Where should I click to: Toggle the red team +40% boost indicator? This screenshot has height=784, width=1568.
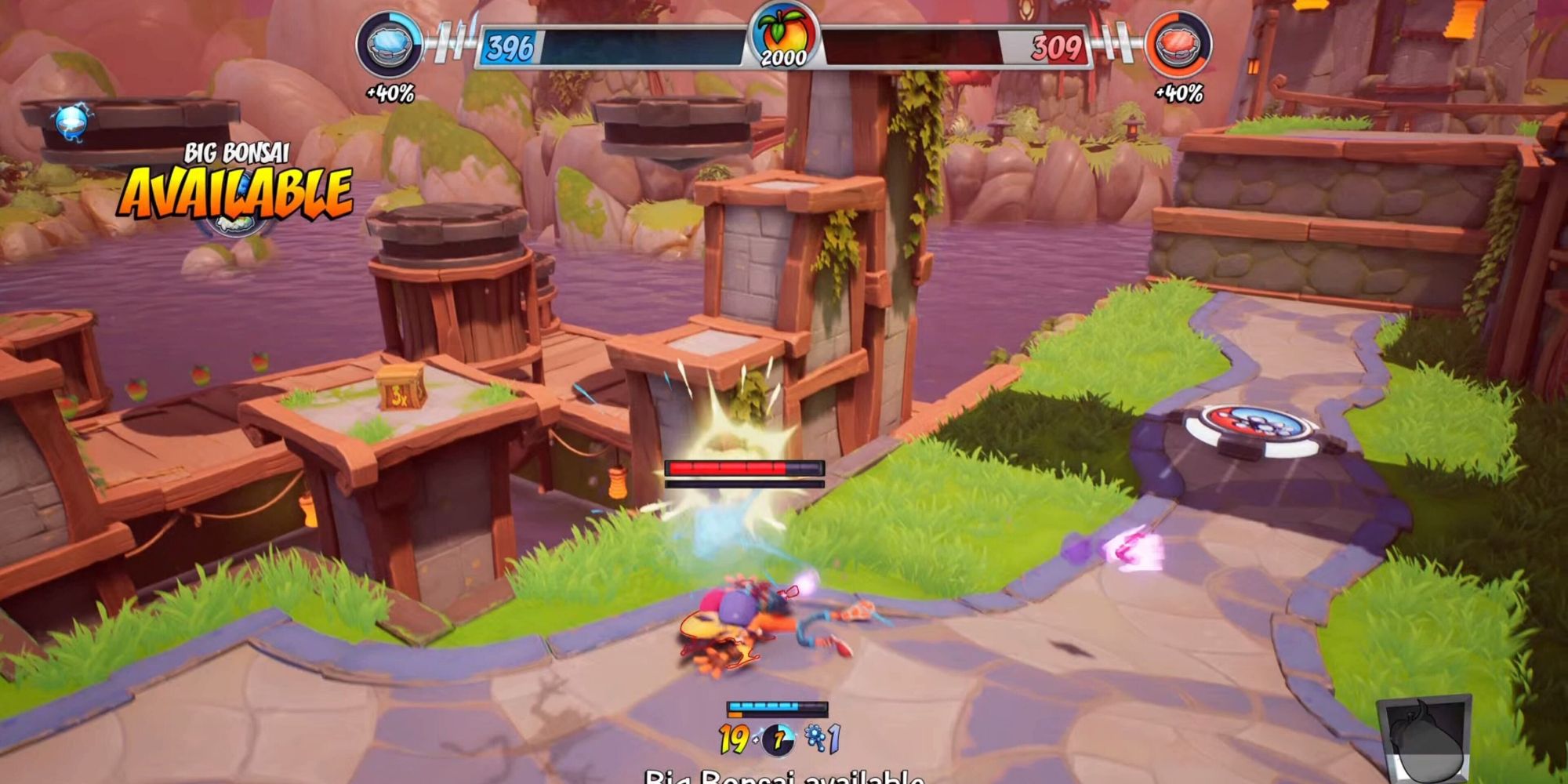point(1178,94)
